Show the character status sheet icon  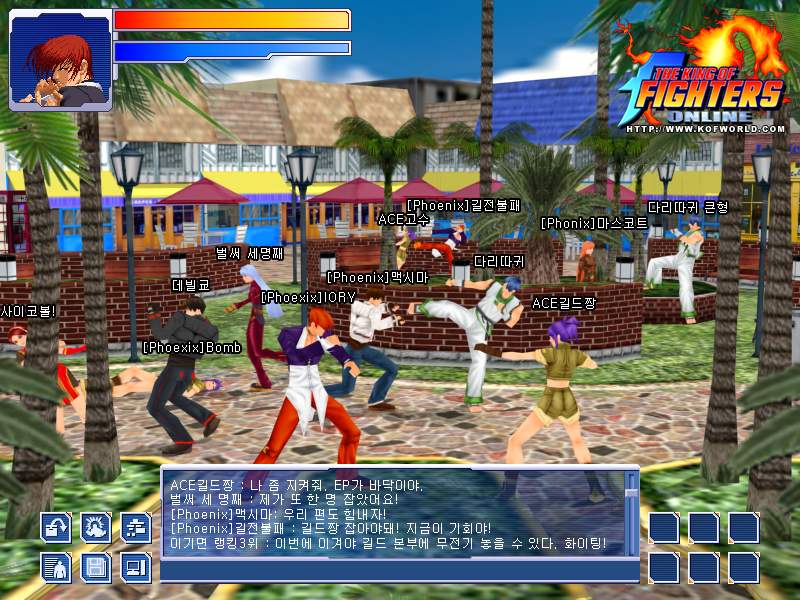click(x=56, y=568)
